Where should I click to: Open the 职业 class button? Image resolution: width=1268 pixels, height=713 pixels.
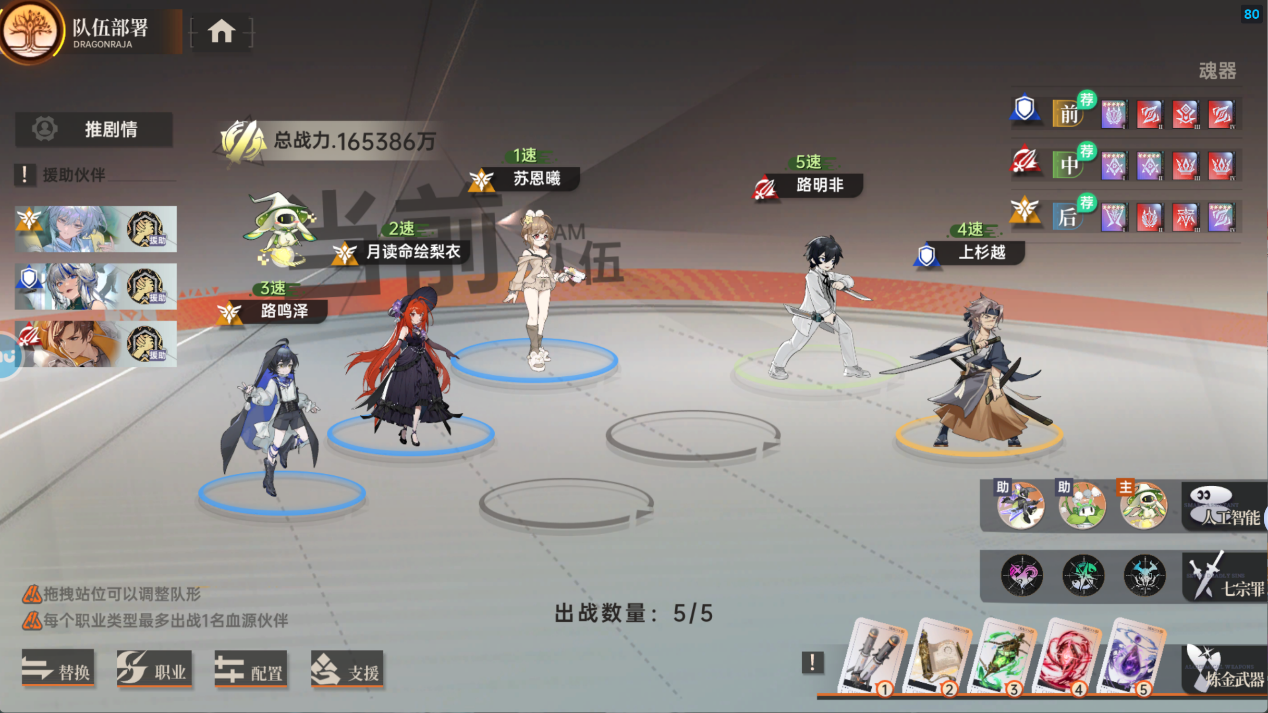(154, 671)
